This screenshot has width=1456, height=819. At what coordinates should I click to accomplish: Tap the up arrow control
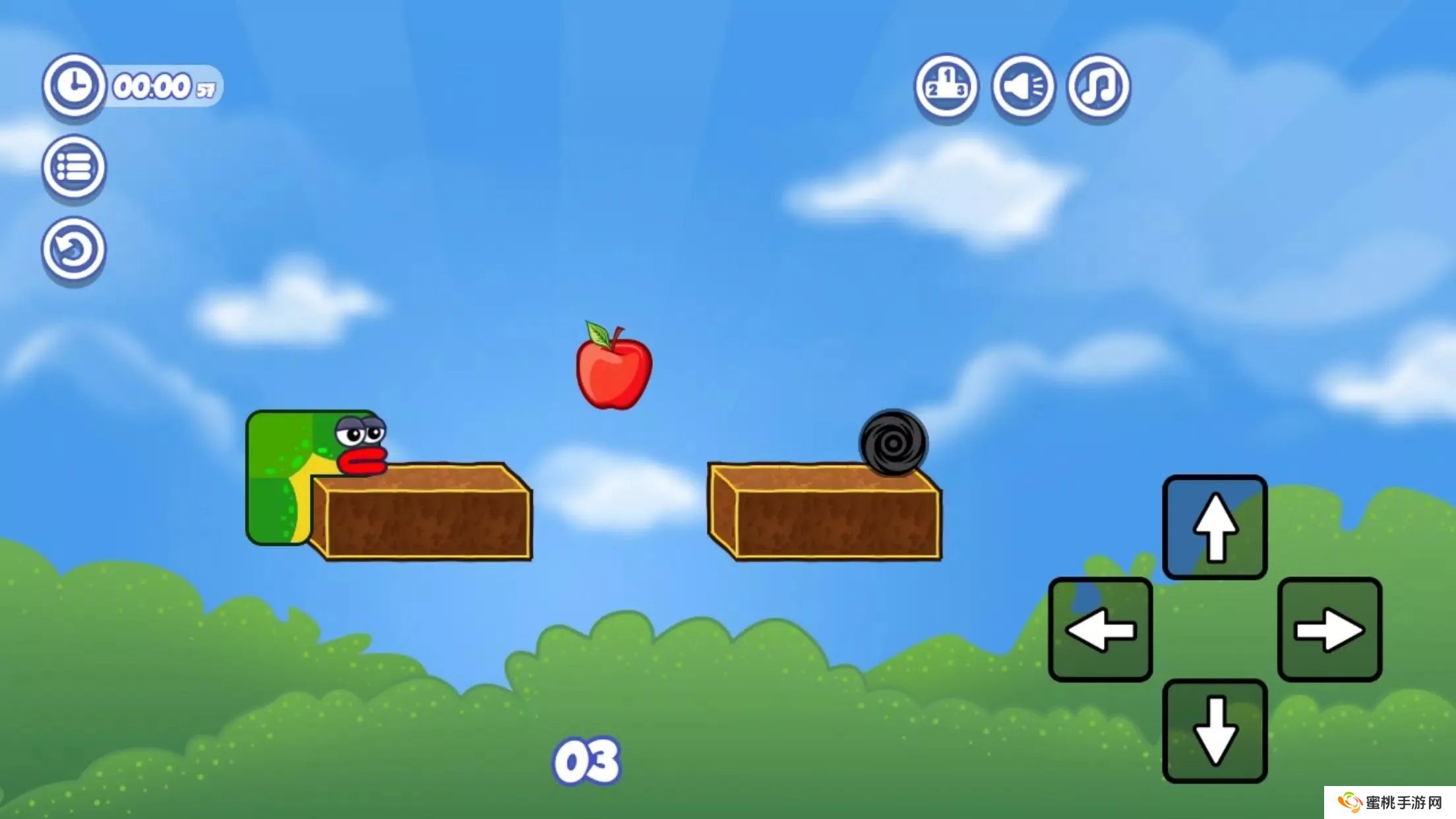(1215, 527)
